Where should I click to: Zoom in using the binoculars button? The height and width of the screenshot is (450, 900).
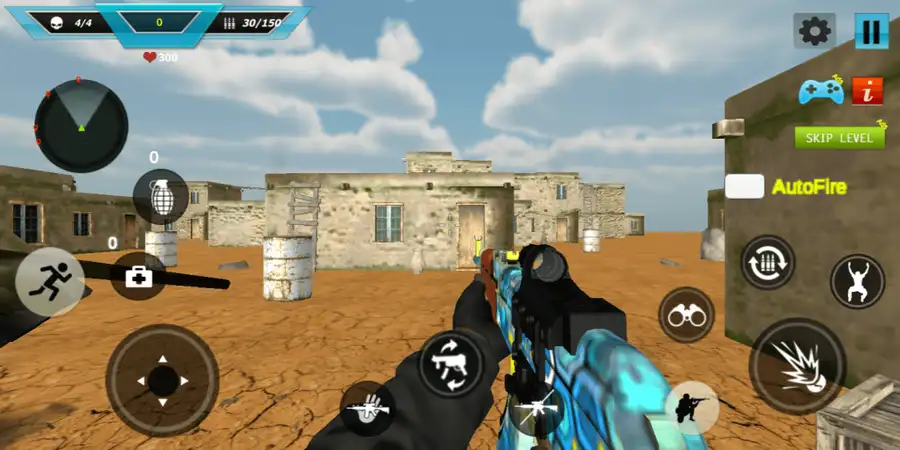[x=686, y=315]
